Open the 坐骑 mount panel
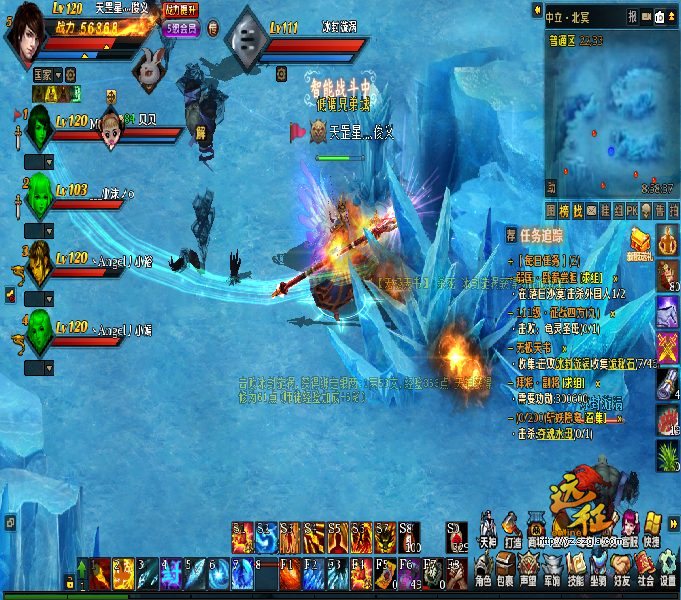Screen dimensions: 681x600 pos(600,569)
